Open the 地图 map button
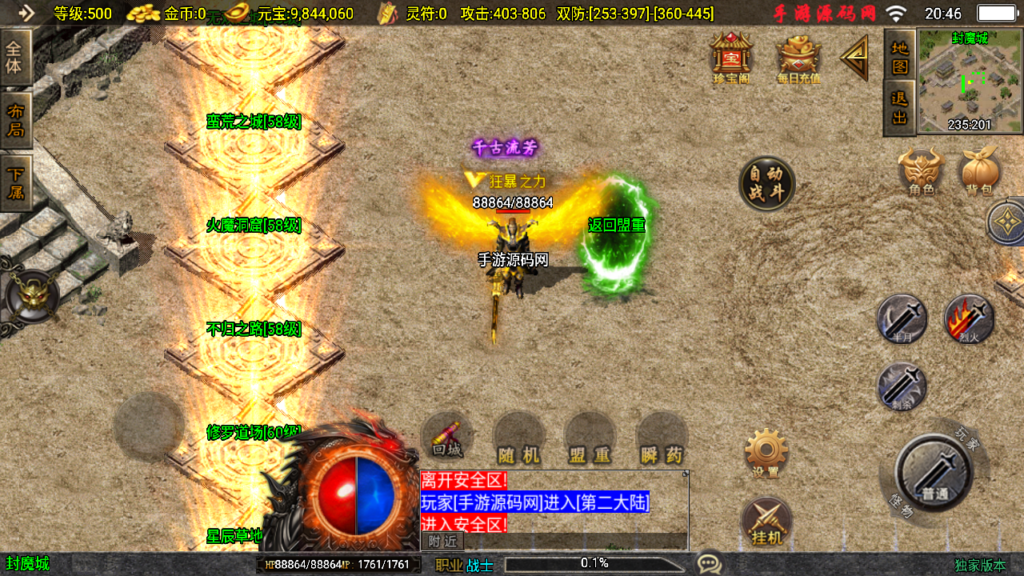This screenshot has width=1024, height=576. tap(899, 57)
